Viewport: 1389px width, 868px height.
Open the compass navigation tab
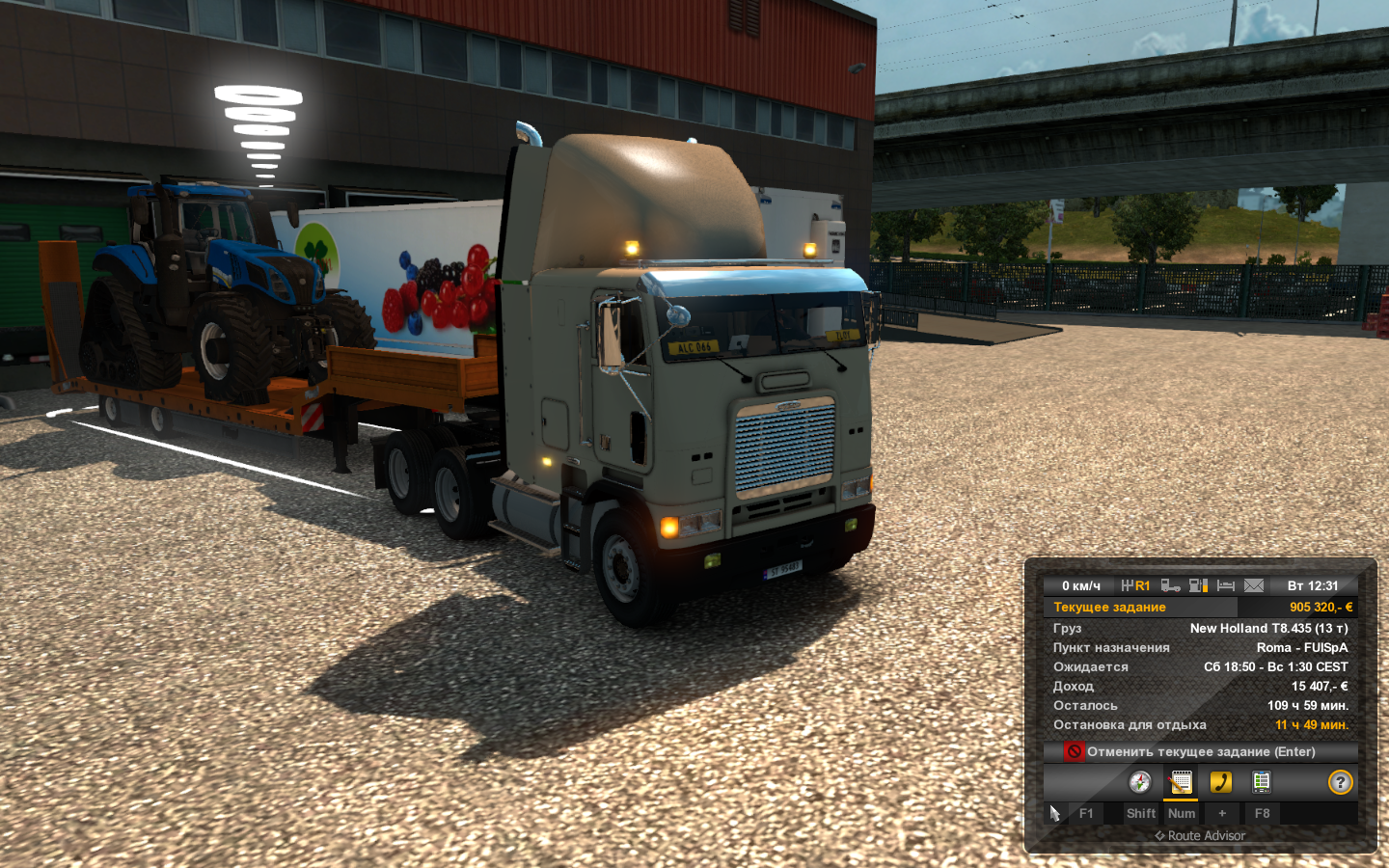pyautogui.click(x=1140, y=782)
